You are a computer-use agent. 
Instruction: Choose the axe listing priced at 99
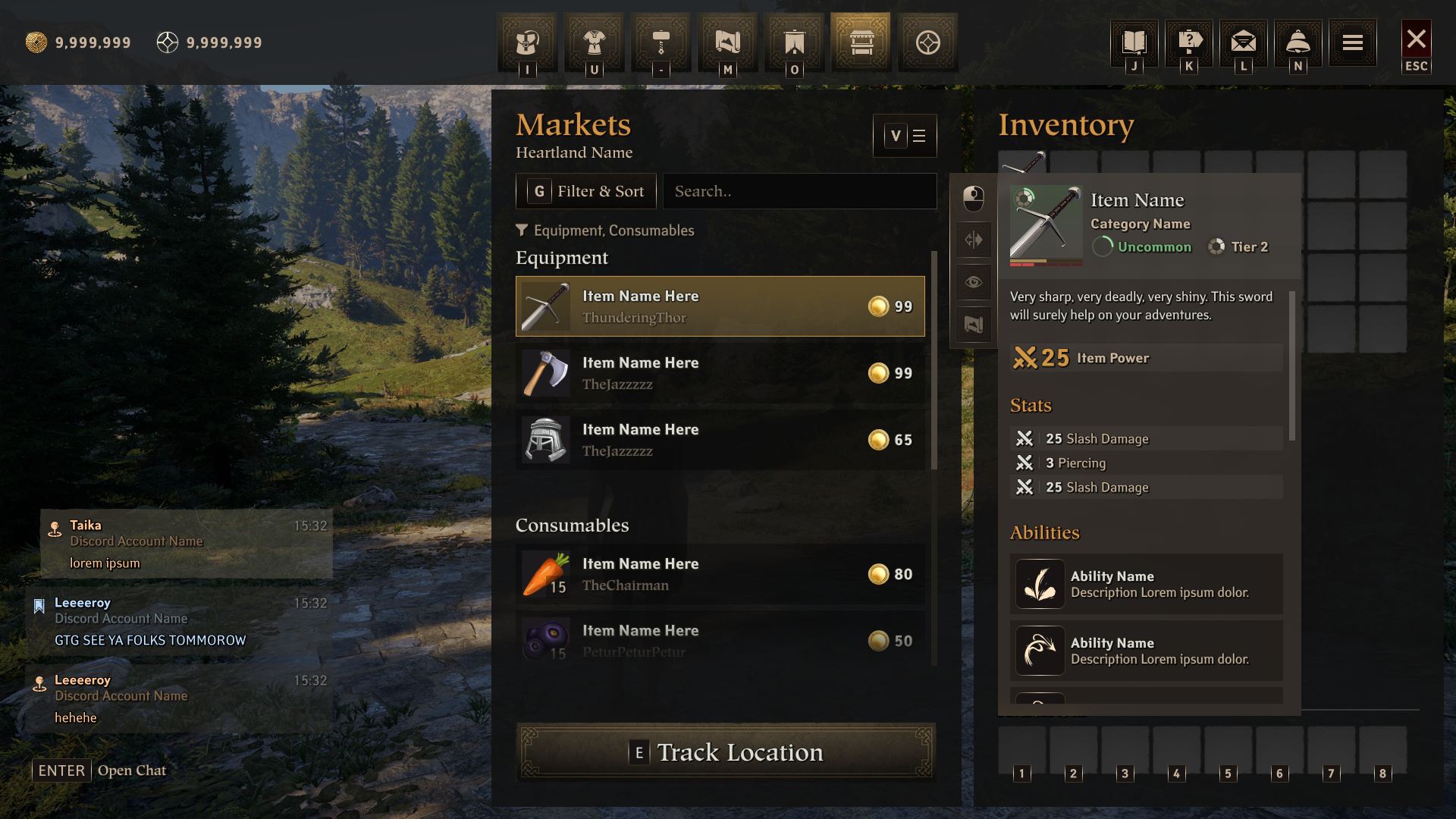pos(720,373)
